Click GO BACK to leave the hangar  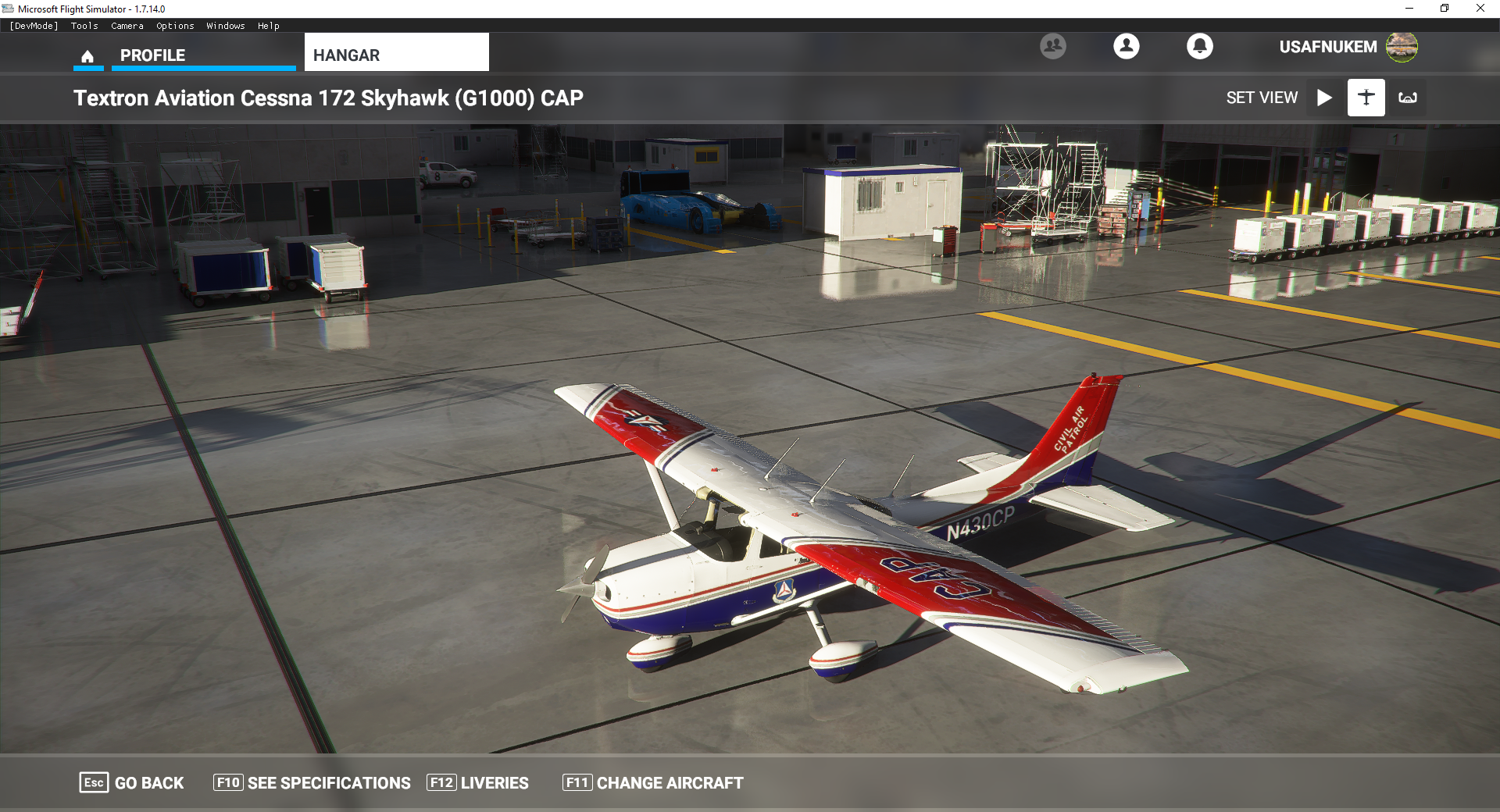132,782
